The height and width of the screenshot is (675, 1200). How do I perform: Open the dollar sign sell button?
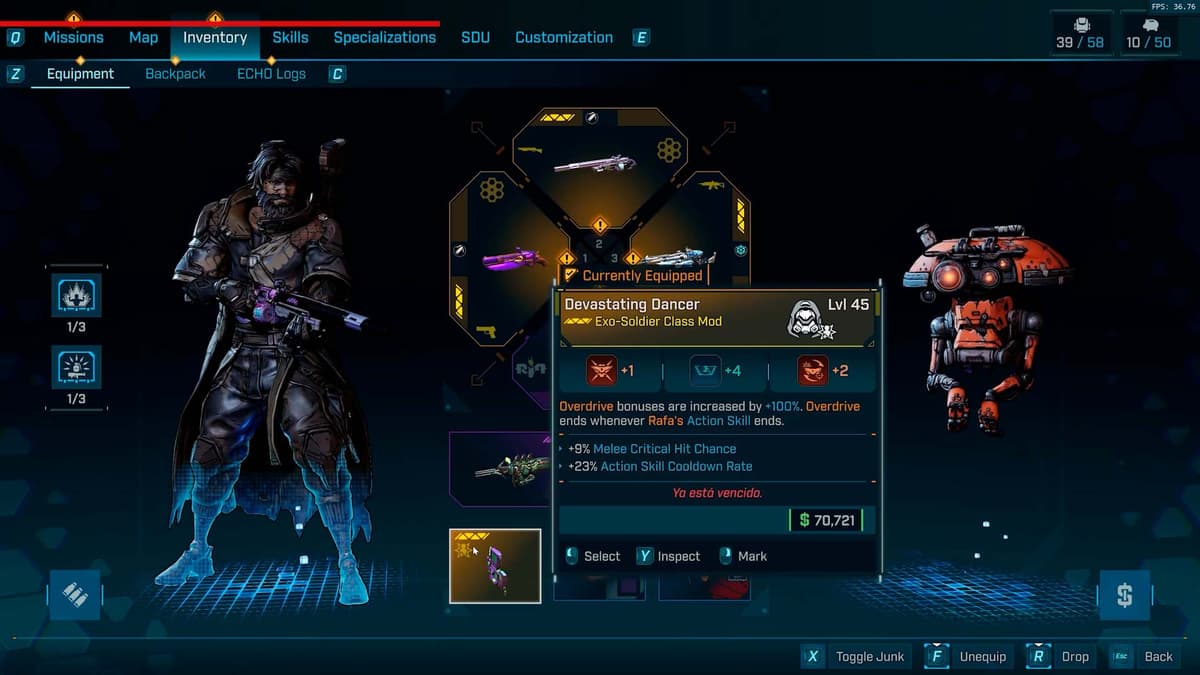coord(1124,596)
